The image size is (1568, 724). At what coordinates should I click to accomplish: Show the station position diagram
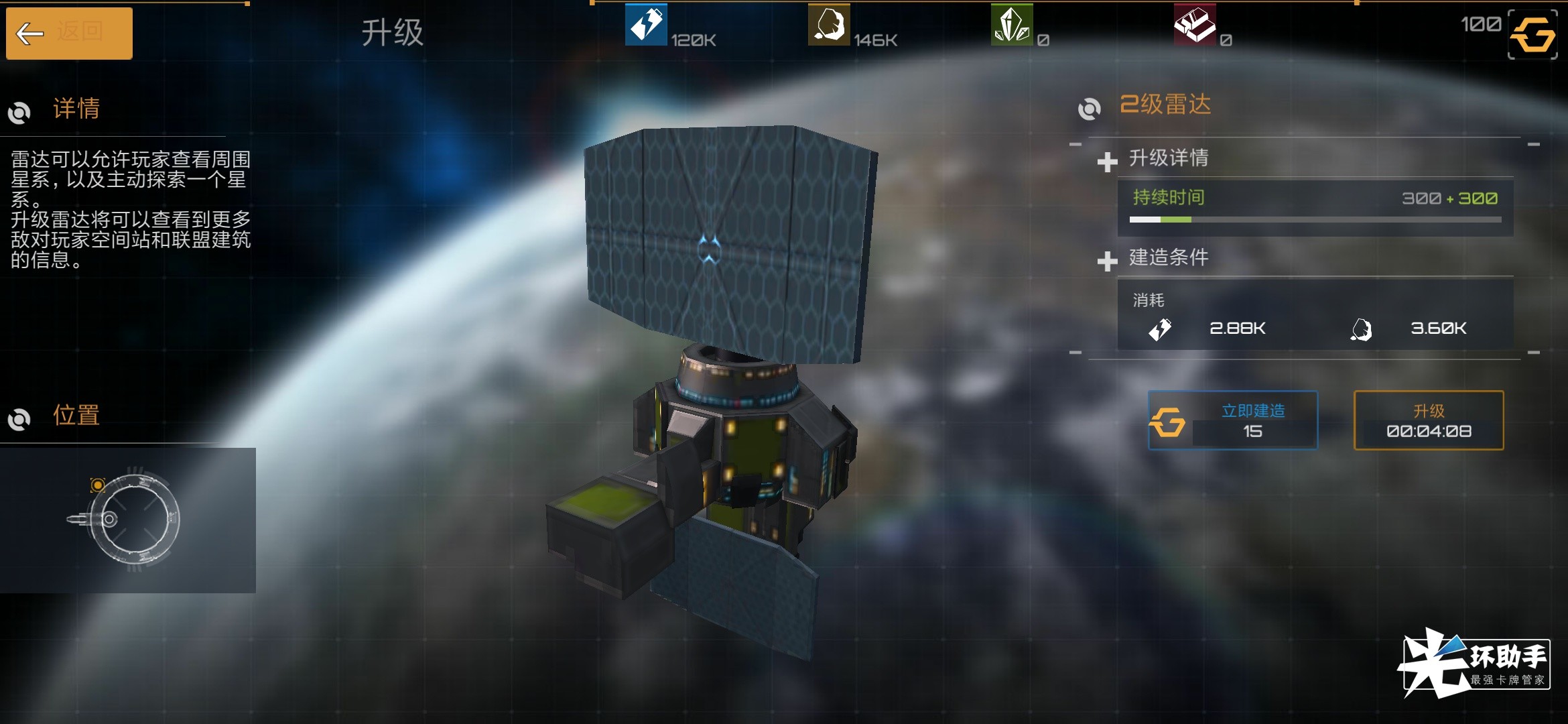tap(127, 520)
